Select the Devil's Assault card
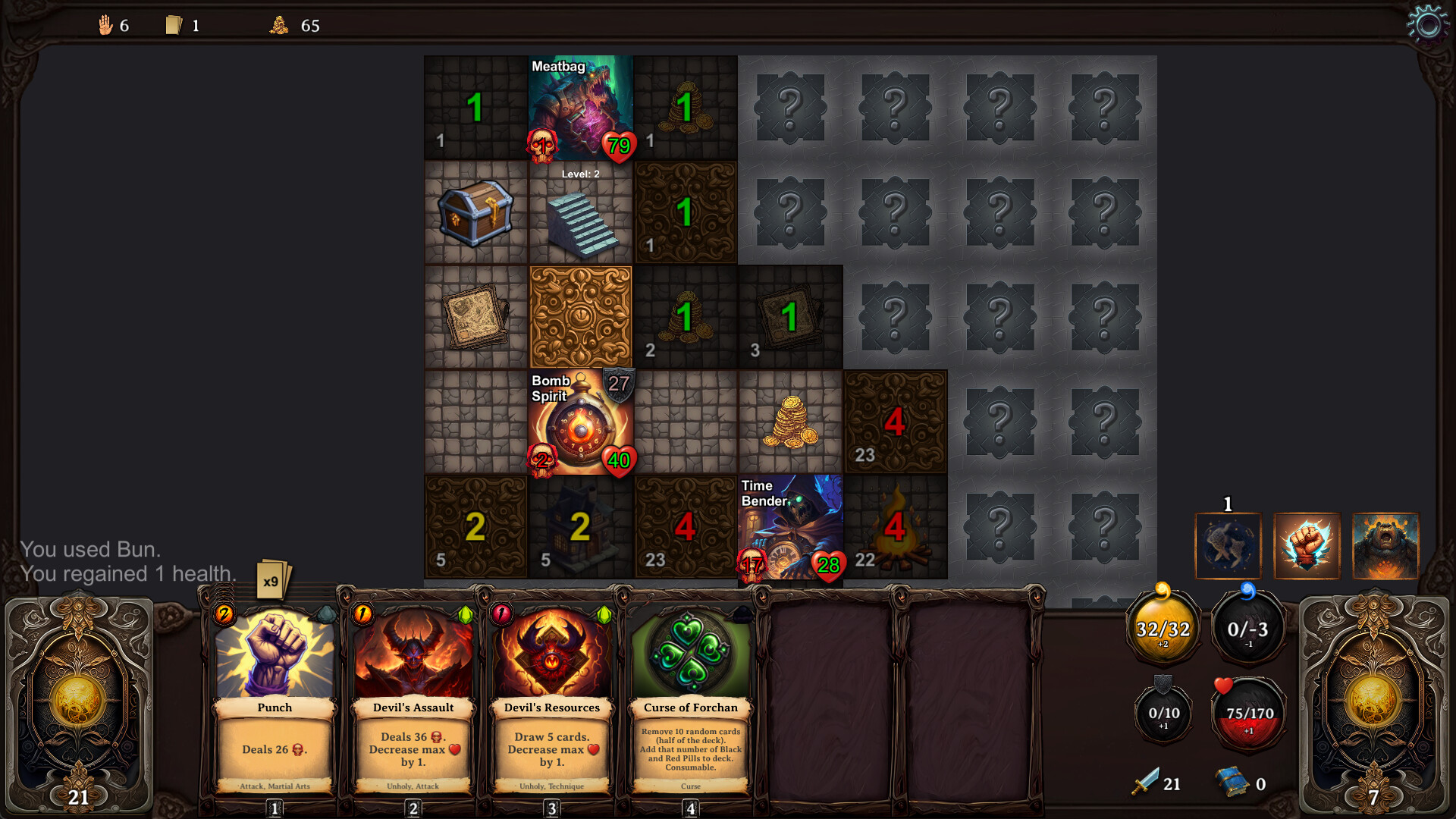Viewport: 1456px width, 819px height. pos(413,698)
